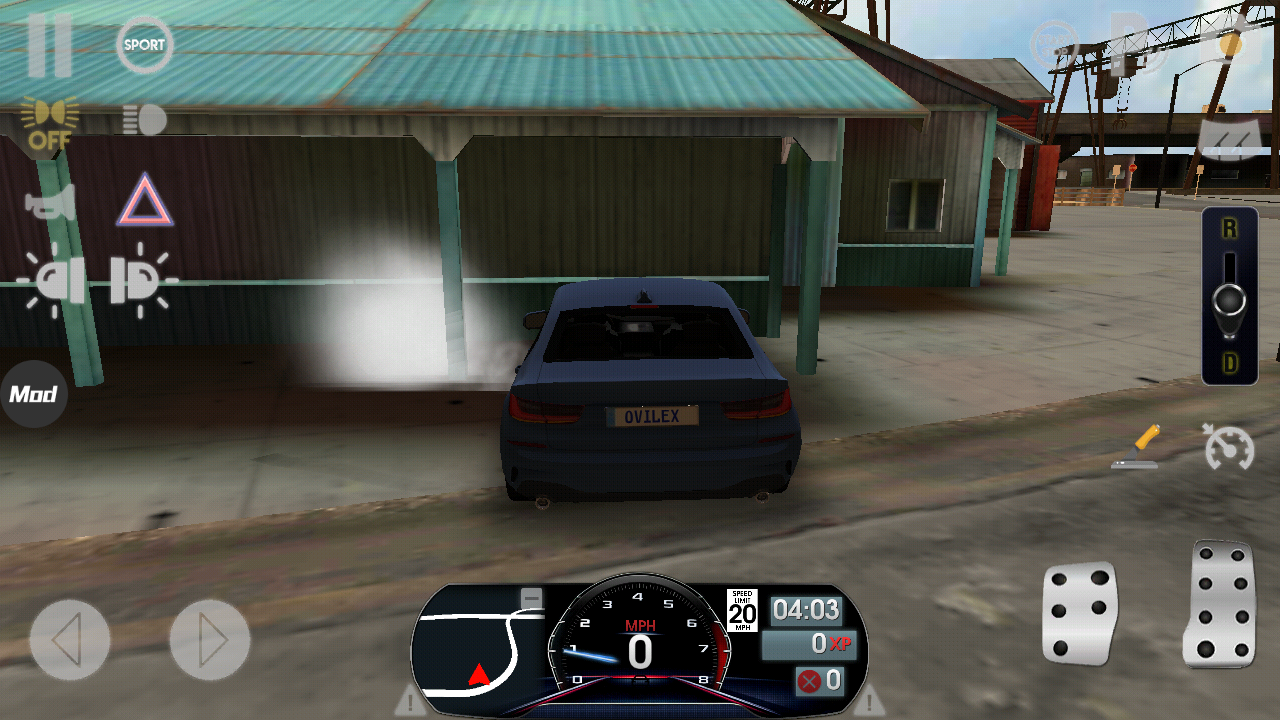This screenshot has width=1280, height=720.
Task: Switch the headlights OFF icon
Action: 49,124
